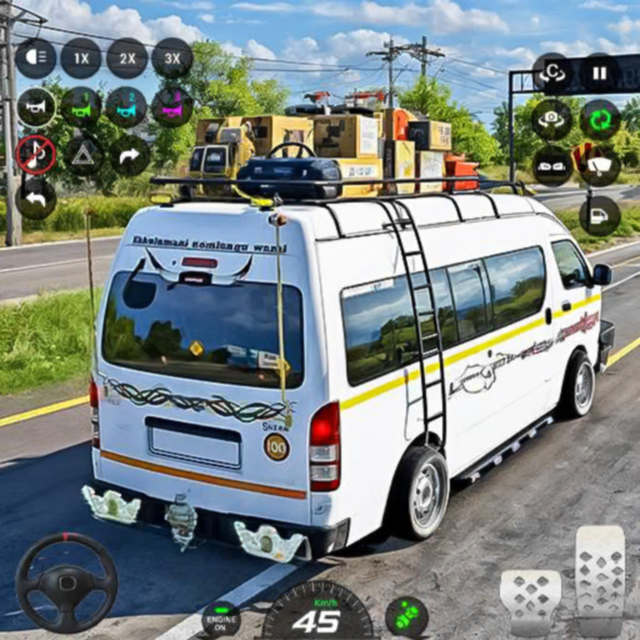Activate the left turn arrow indicator
This screenshot has width=640, height=640.
pyautogui.click(x=36, y=199)
